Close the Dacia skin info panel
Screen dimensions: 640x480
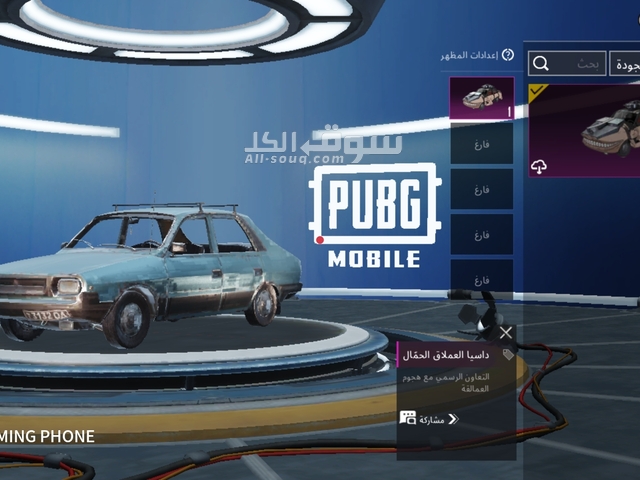505,332
